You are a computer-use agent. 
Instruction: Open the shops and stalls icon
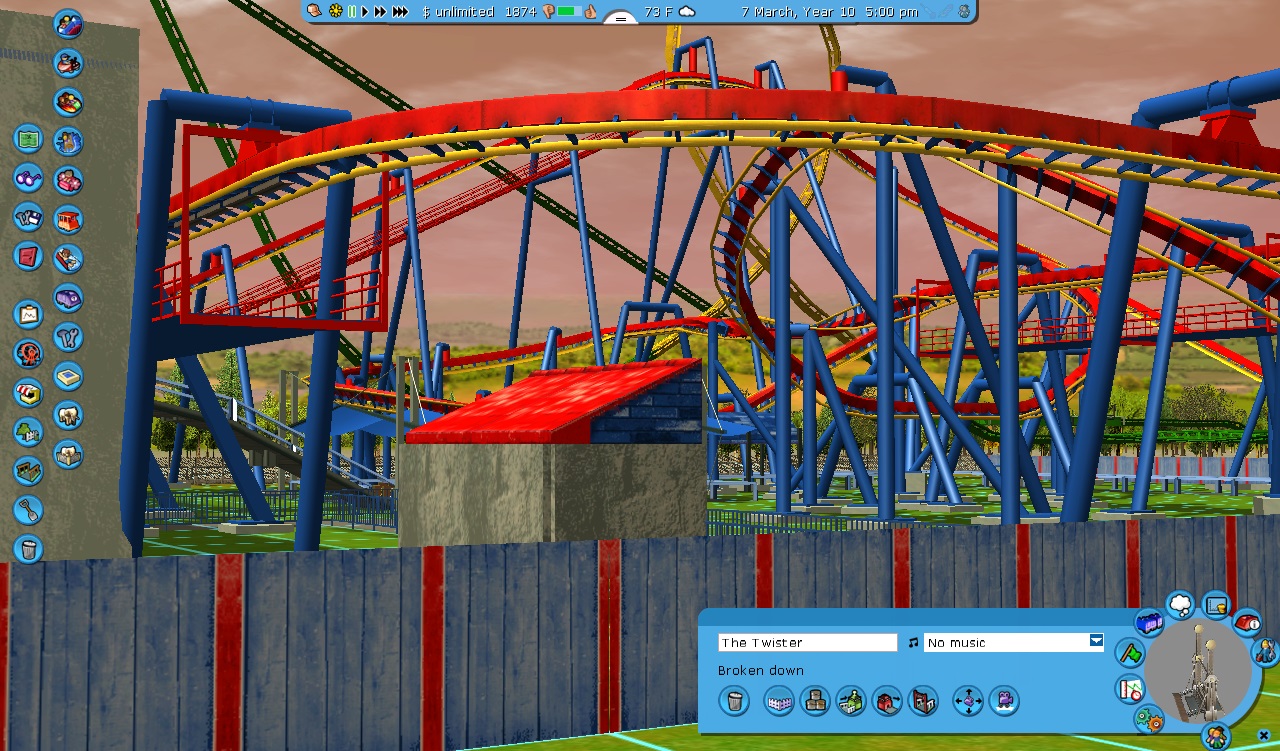28,392
